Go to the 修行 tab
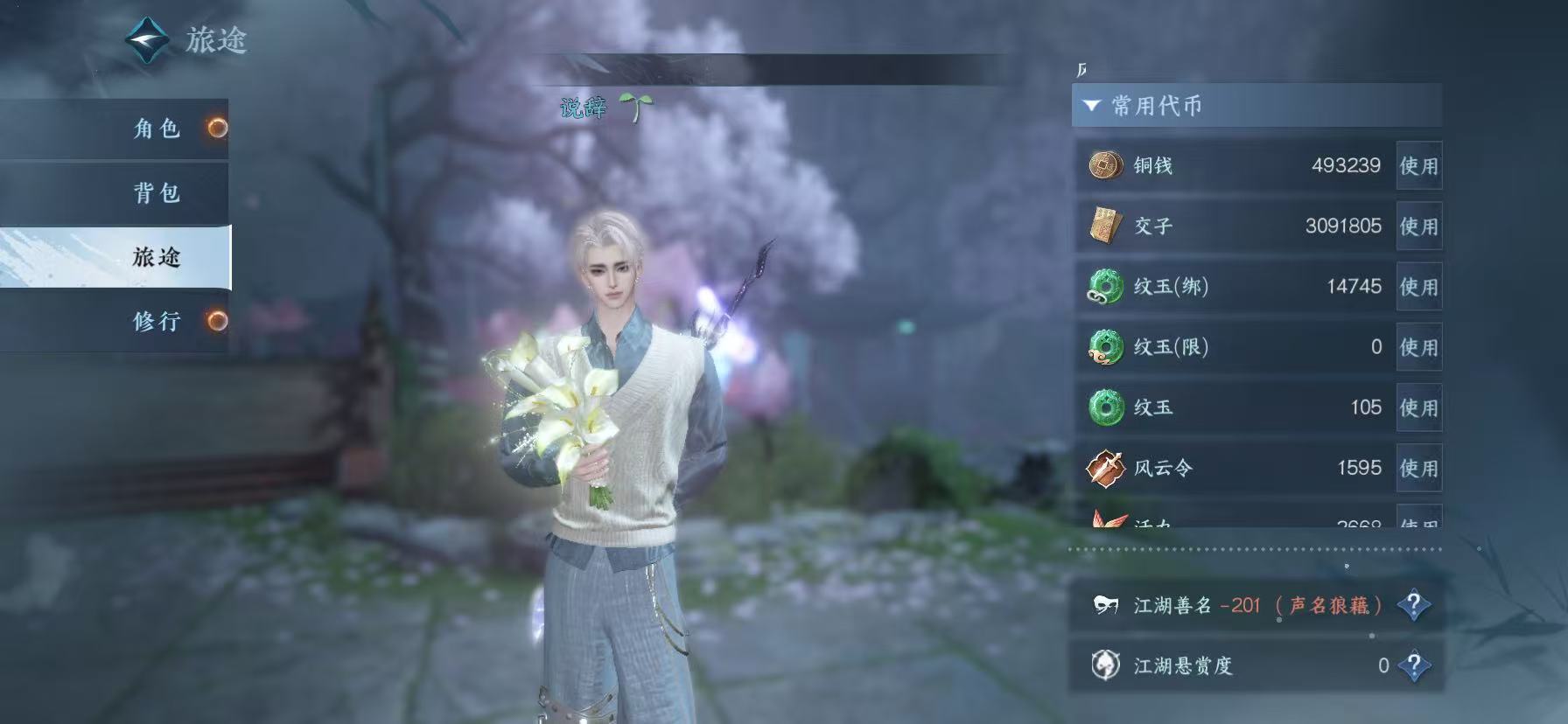The image size is (1568, 724). pos(156,321)
